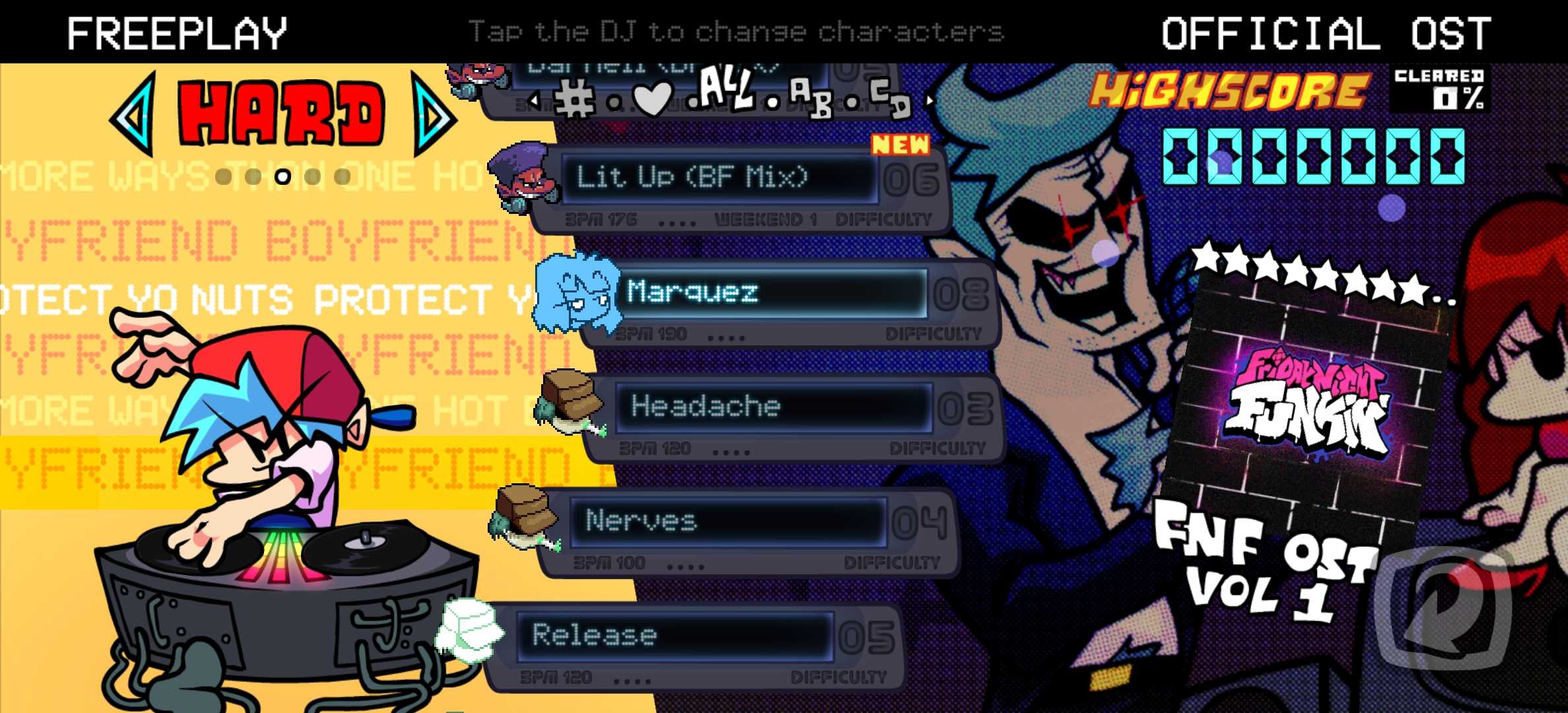This screenshot has width=1568, height=713.
Task: Filter songs by the # category
Action: click(x=574, y=100)
